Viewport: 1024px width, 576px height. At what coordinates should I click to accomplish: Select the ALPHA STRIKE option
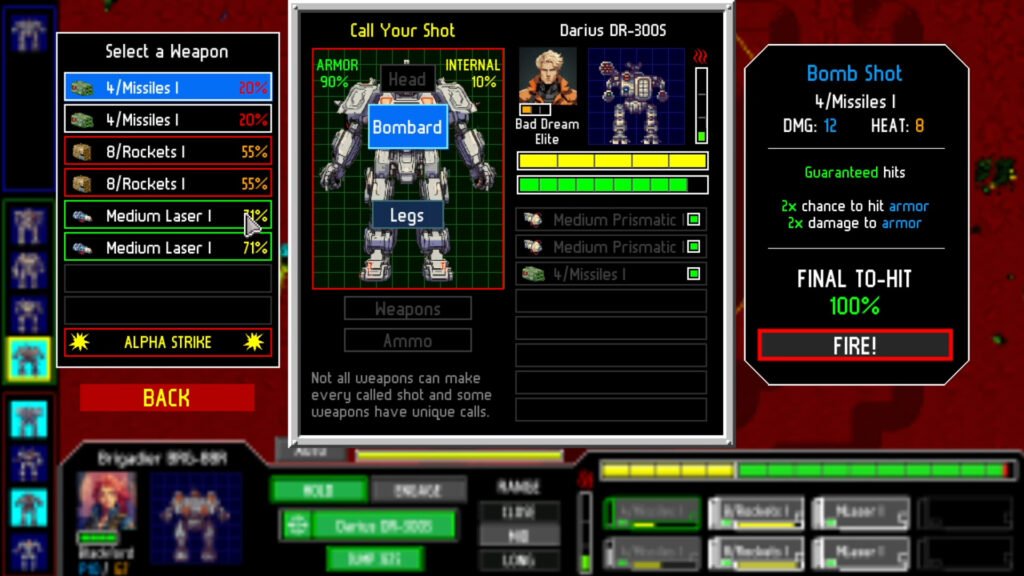coord(167,342)
